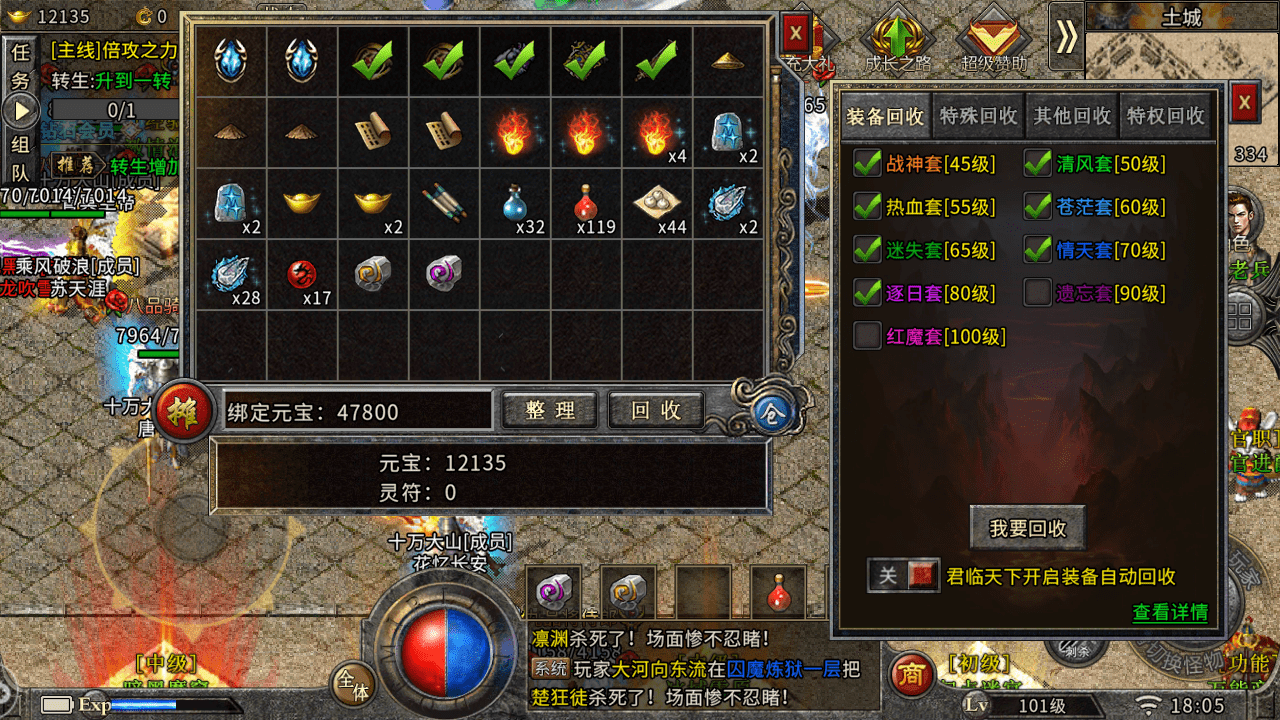This screenshot has height=720, width=1280.
Task: Toggle the 清风套[50级] checkbox
Action: pos(1038,164)
